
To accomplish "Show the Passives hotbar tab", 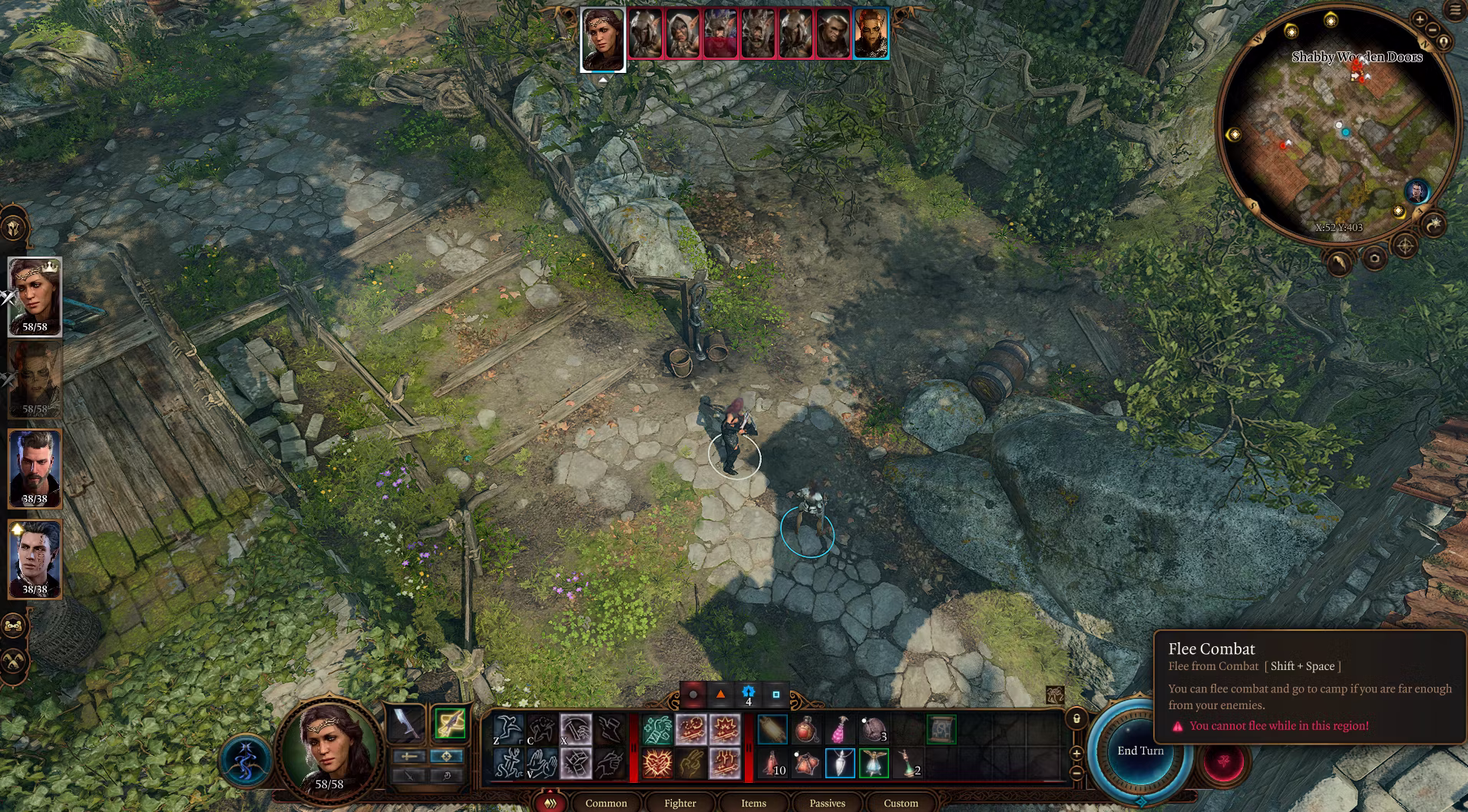I will [827, 803].
